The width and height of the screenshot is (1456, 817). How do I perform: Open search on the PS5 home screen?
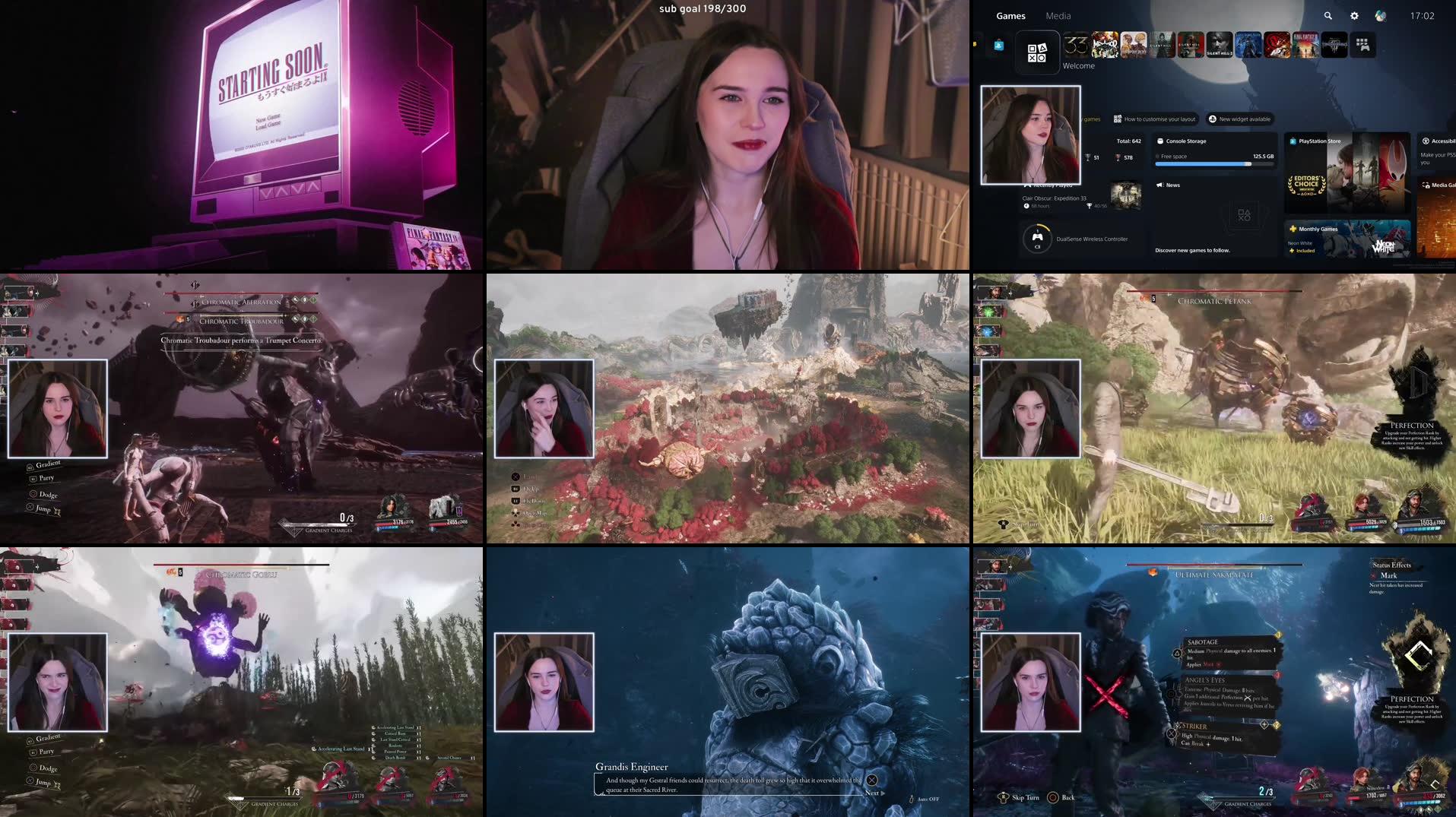(x=1328, y=16)
